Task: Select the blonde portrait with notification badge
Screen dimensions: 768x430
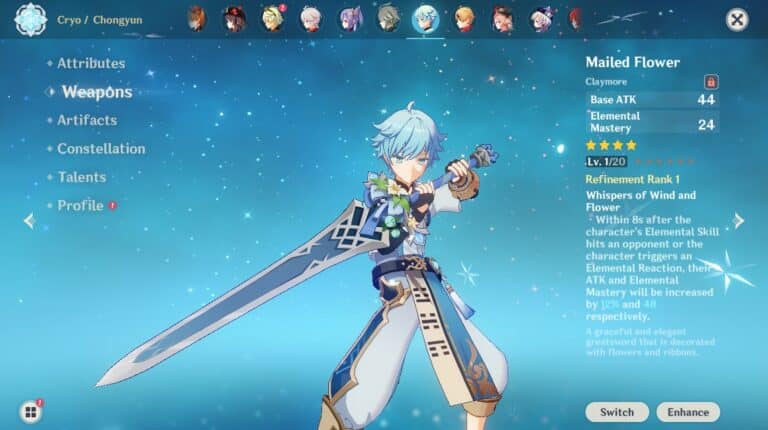Action: (x=272, y=19)
